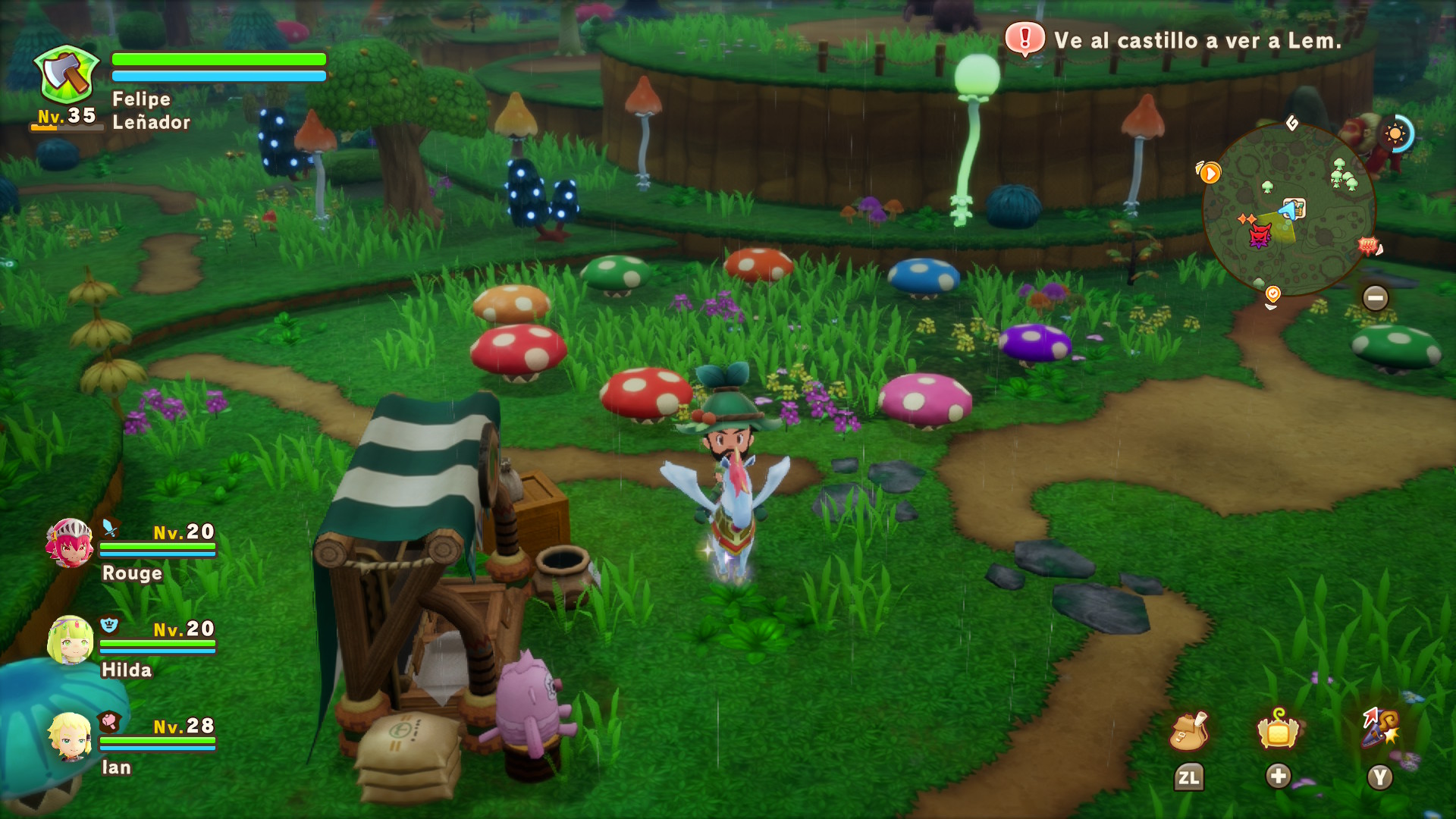Image resolution: width=1456 pixels, height=819 pixels.
Task: Open the quest tracker 'Ve al castillo a ver a Lem.'
Action: click(1197, 41)
